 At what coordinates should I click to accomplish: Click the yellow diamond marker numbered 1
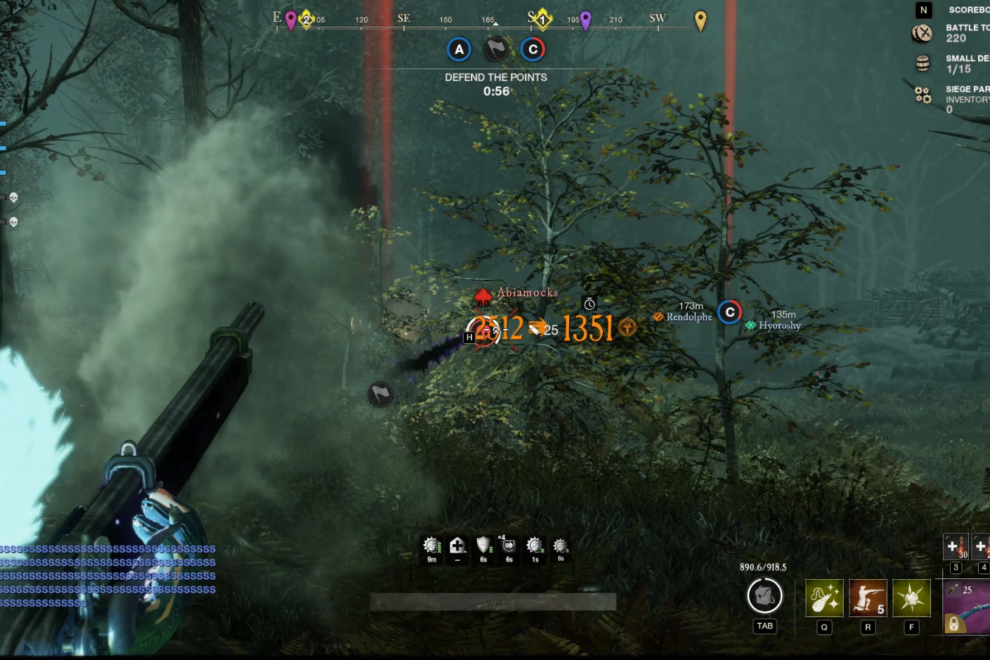pyautogui.click(x=542, y=19)
